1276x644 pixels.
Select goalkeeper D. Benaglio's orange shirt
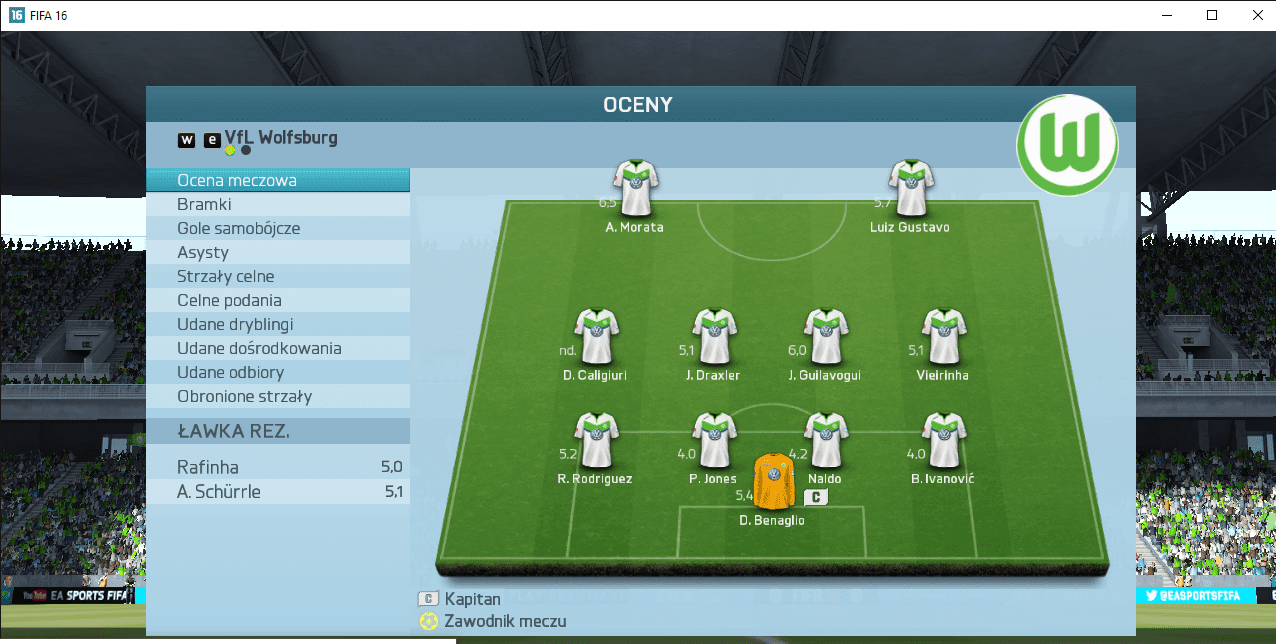(773, 481)
